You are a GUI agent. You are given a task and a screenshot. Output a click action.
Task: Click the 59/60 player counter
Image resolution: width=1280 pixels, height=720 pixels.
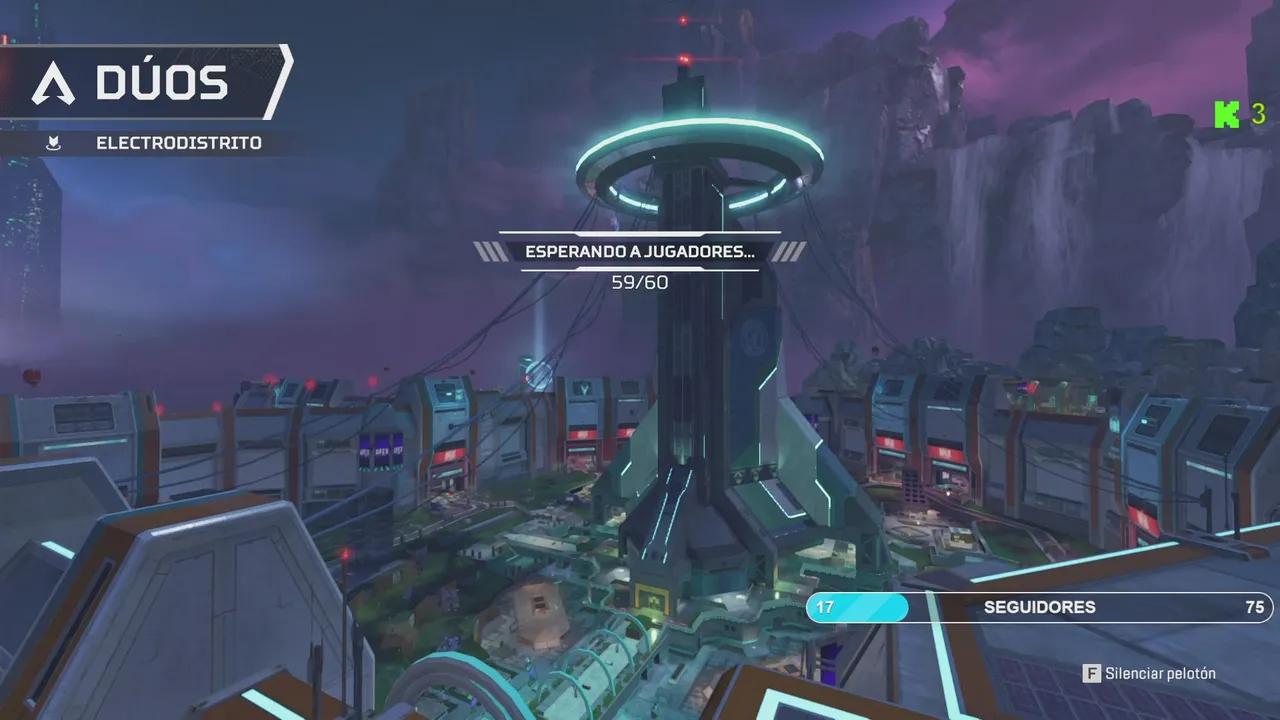coord(640,282)
